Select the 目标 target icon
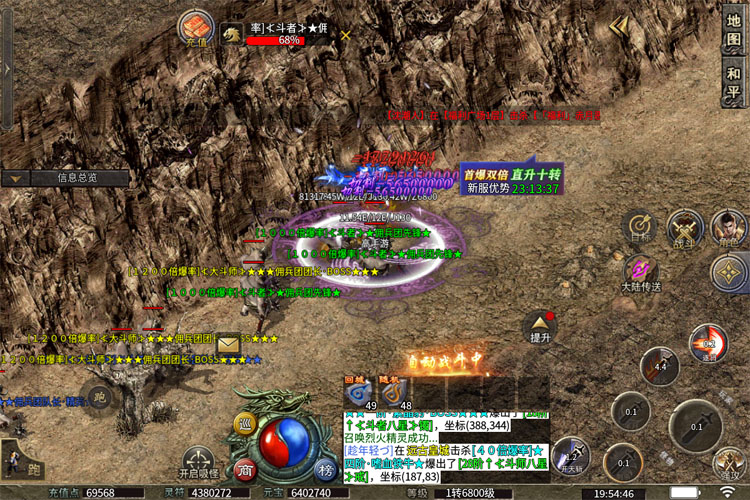The image size is (750, 500). 639,227
